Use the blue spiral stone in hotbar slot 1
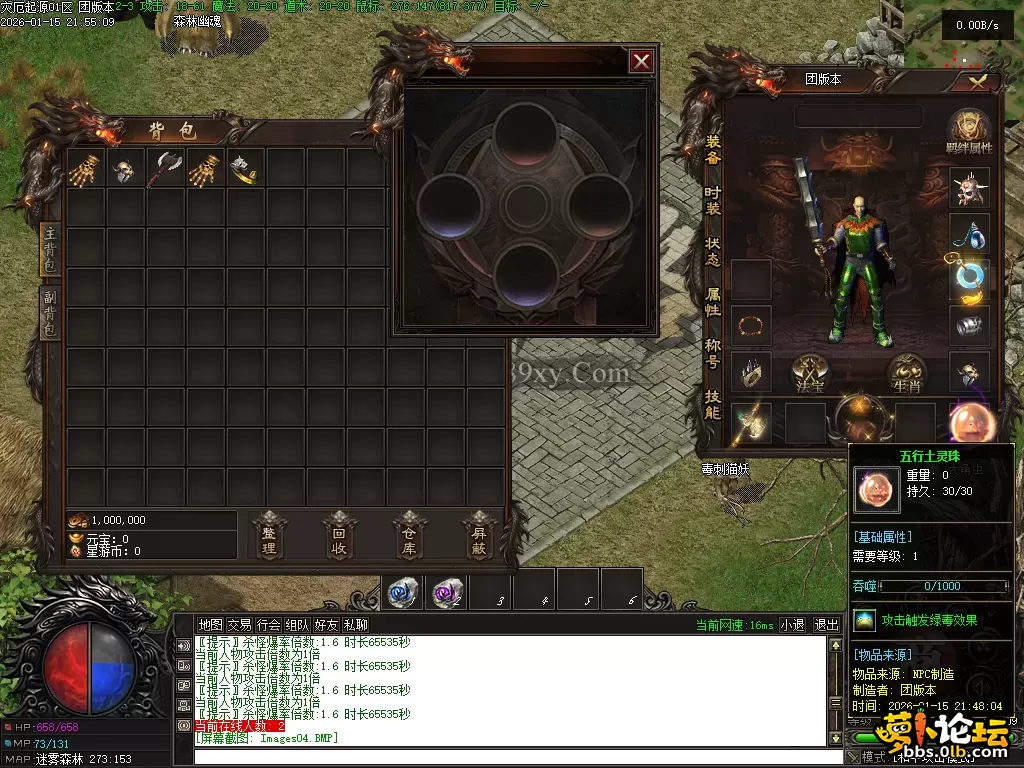The image size is (1024, 768). (402, 593)
